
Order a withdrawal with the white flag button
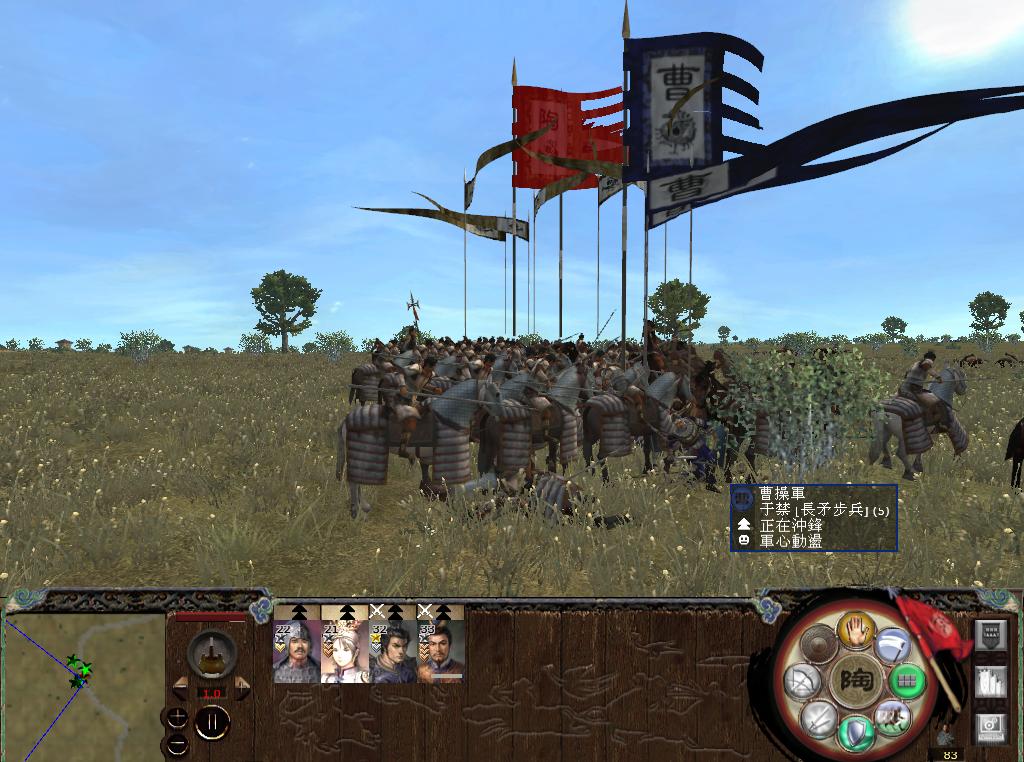coord(892,644)
